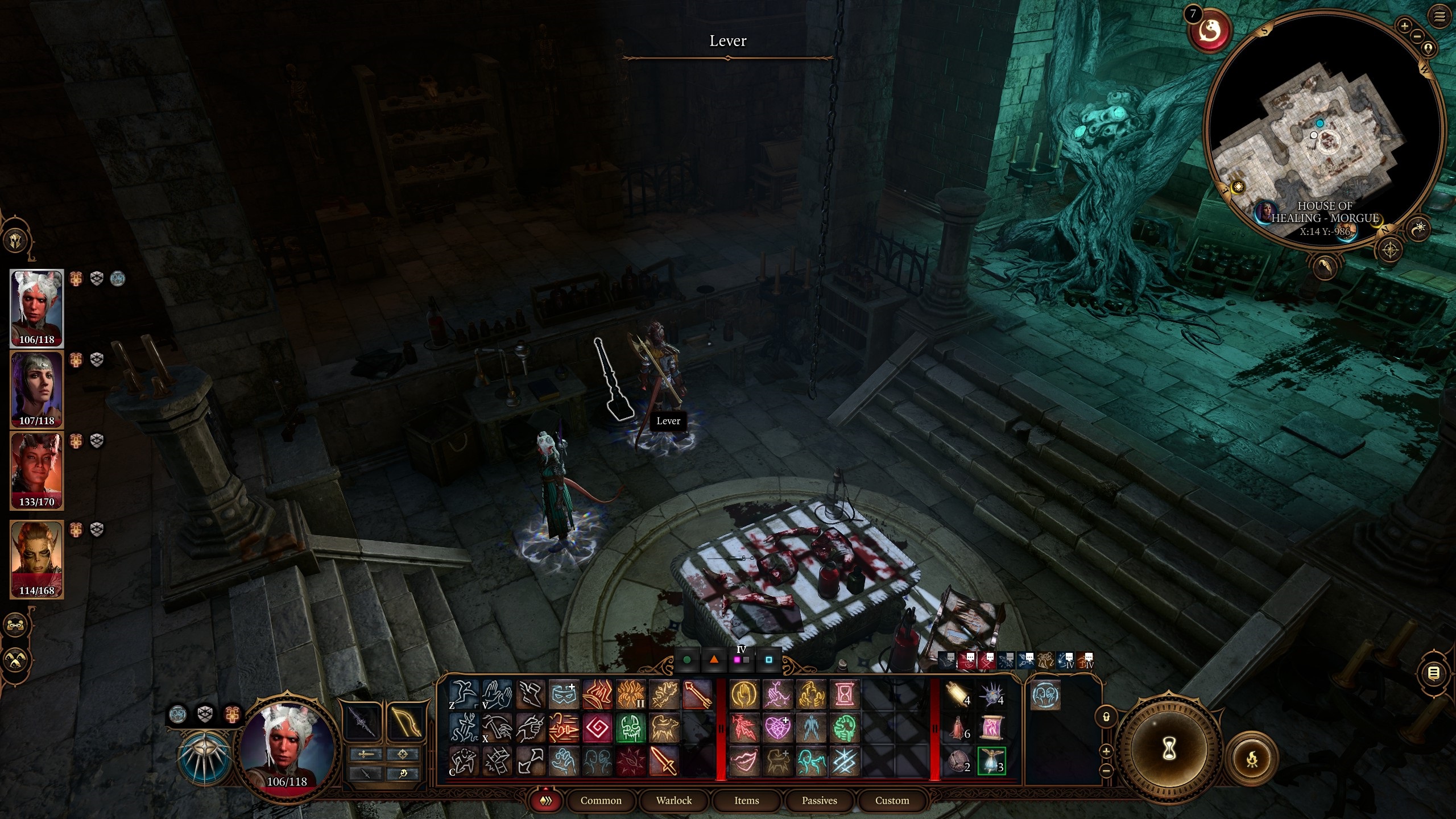This screenshot has width=1456, height=819.
Task: Select the Jump ability icon
Action: point(464,695)
